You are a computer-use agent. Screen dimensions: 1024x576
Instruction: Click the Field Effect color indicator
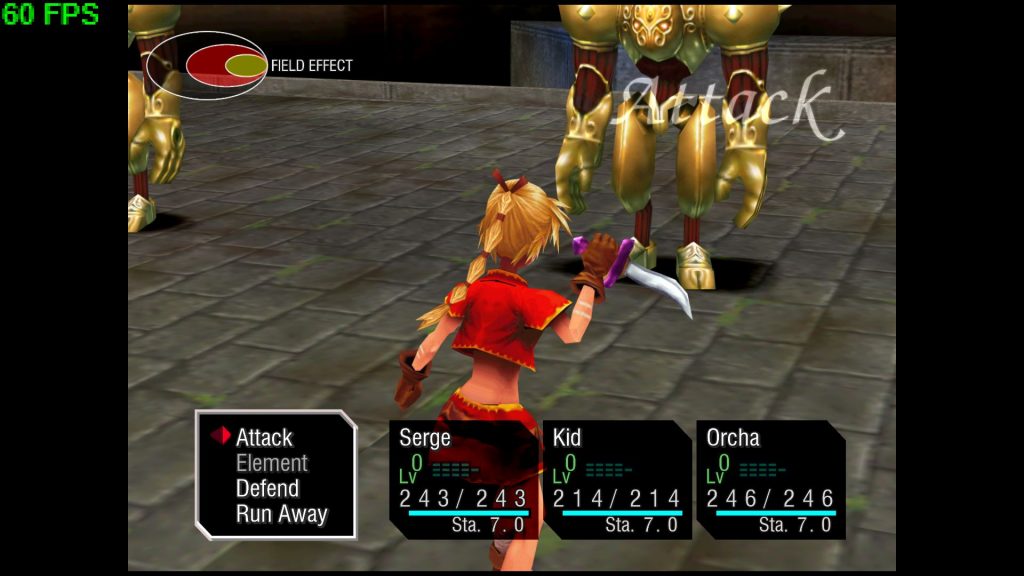pos(207,65)
